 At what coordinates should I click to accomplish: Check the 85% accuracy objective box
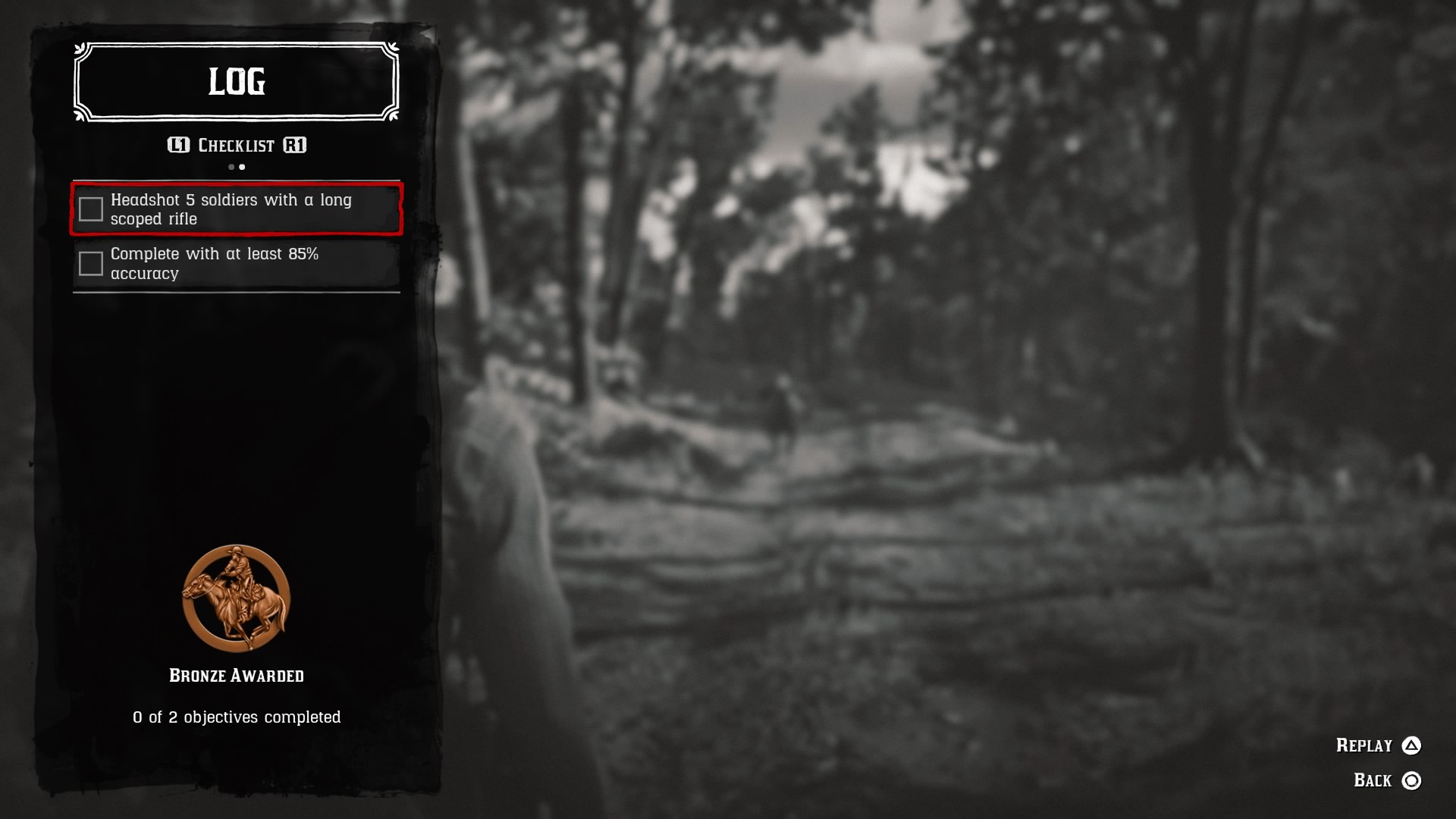coord(91,262)
